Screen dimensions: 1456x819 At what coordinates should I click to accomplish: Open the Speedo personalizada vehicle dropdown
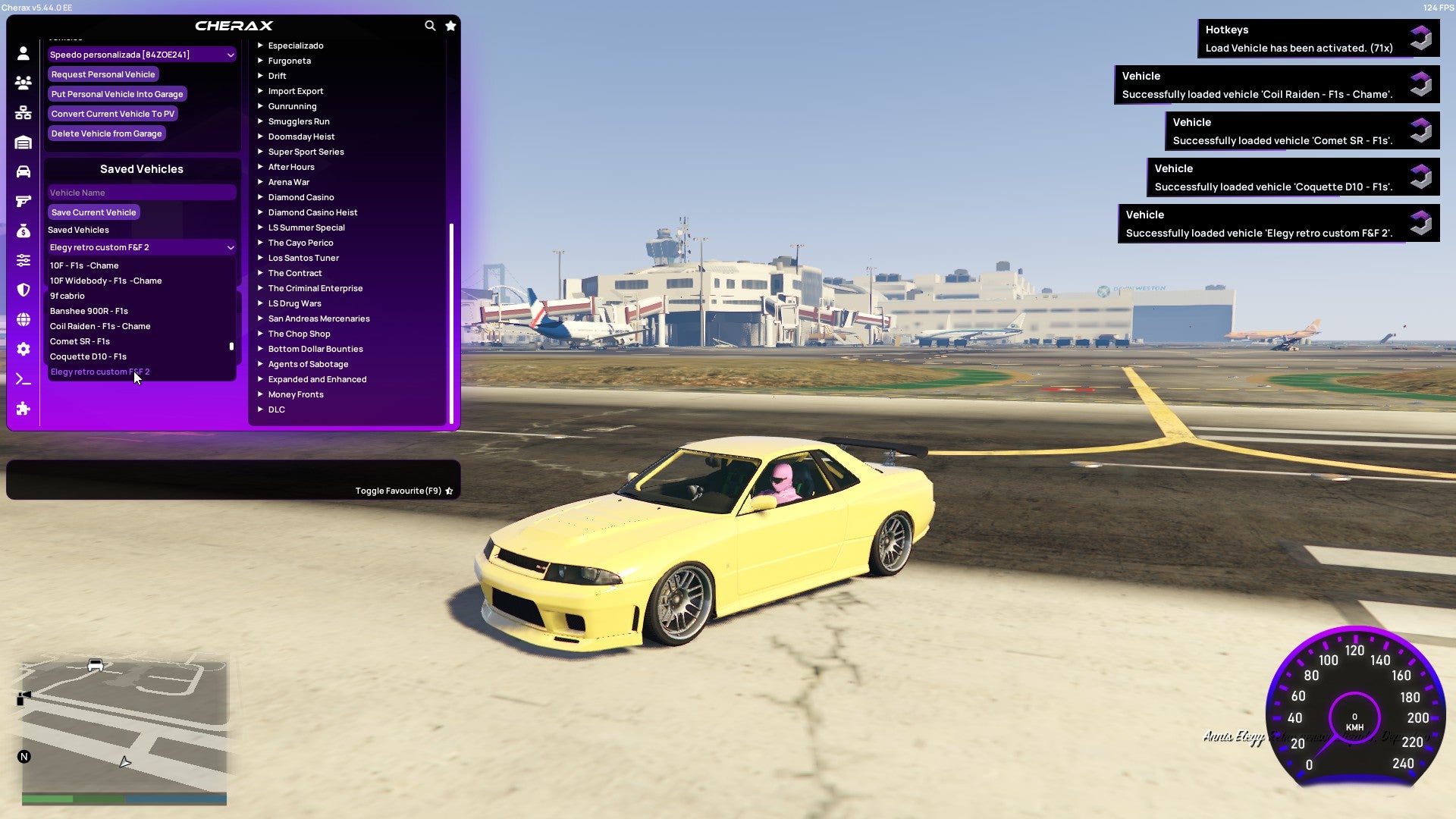141,54
